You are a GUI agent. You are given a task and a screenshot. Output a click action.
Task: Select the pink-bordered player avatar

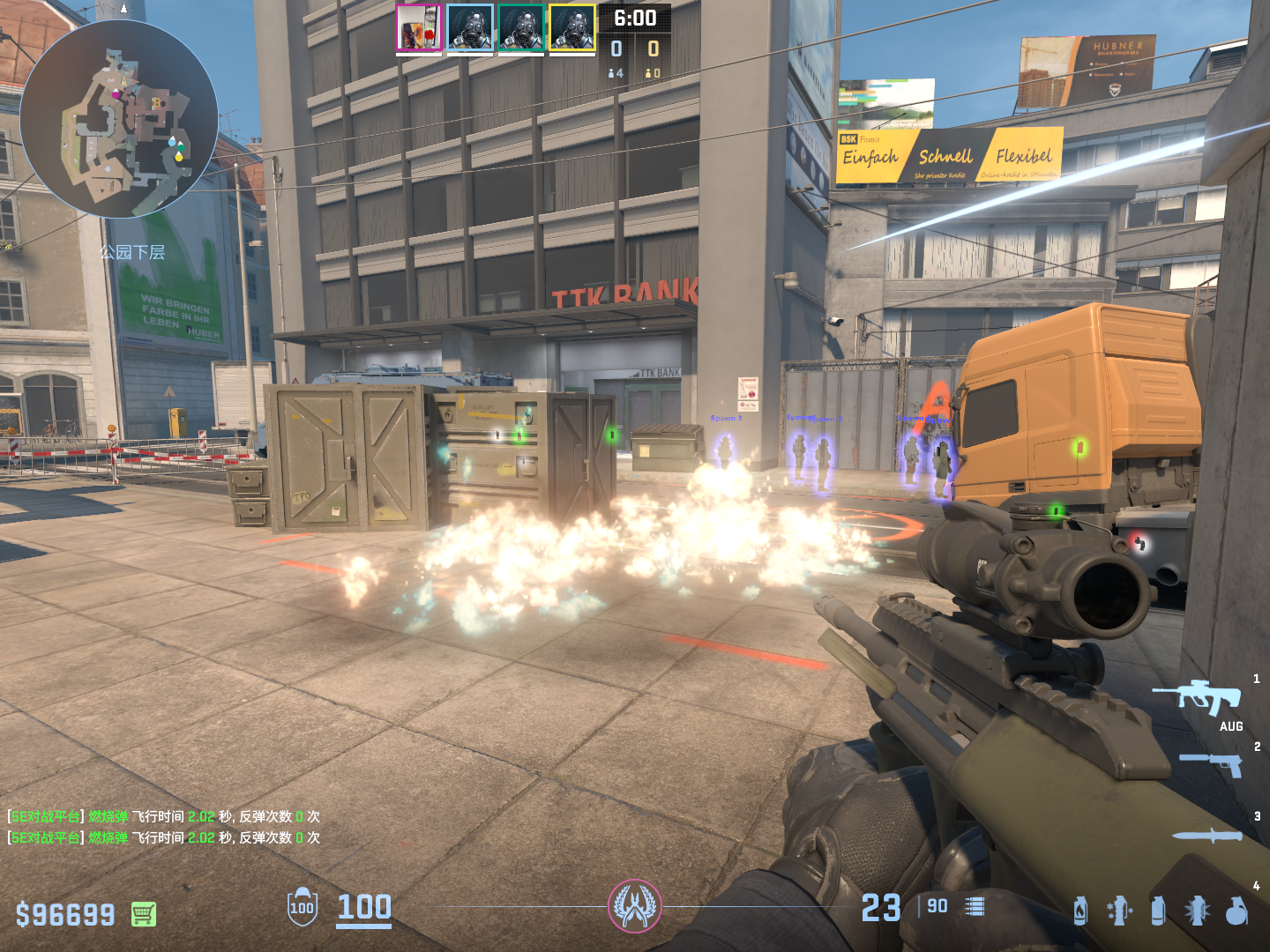tap(419, 27)
